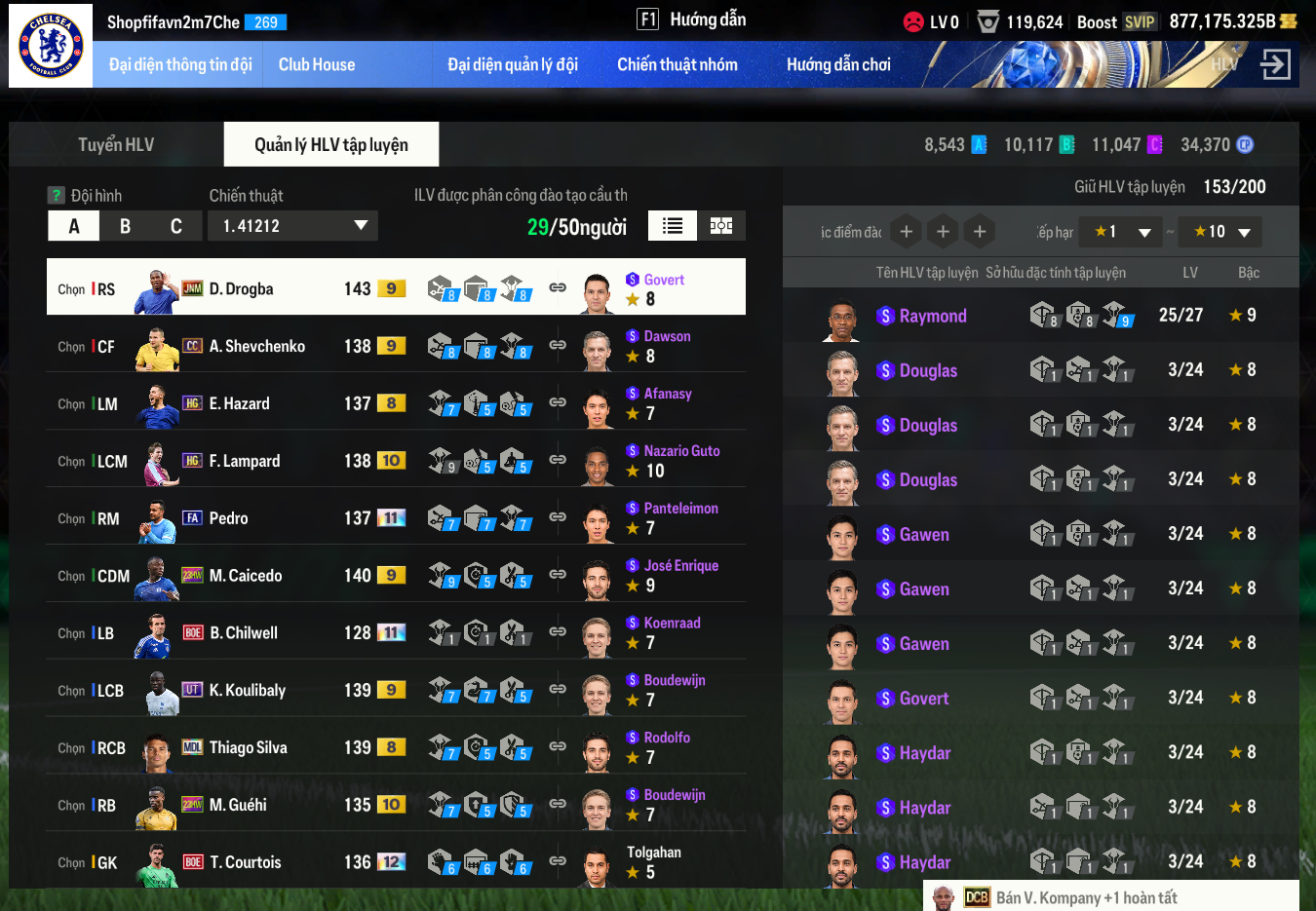The width and height of the screenshot is (1316, 911).
Task: Exit the HLV screen via exit icon
Action: point(1275,65)
